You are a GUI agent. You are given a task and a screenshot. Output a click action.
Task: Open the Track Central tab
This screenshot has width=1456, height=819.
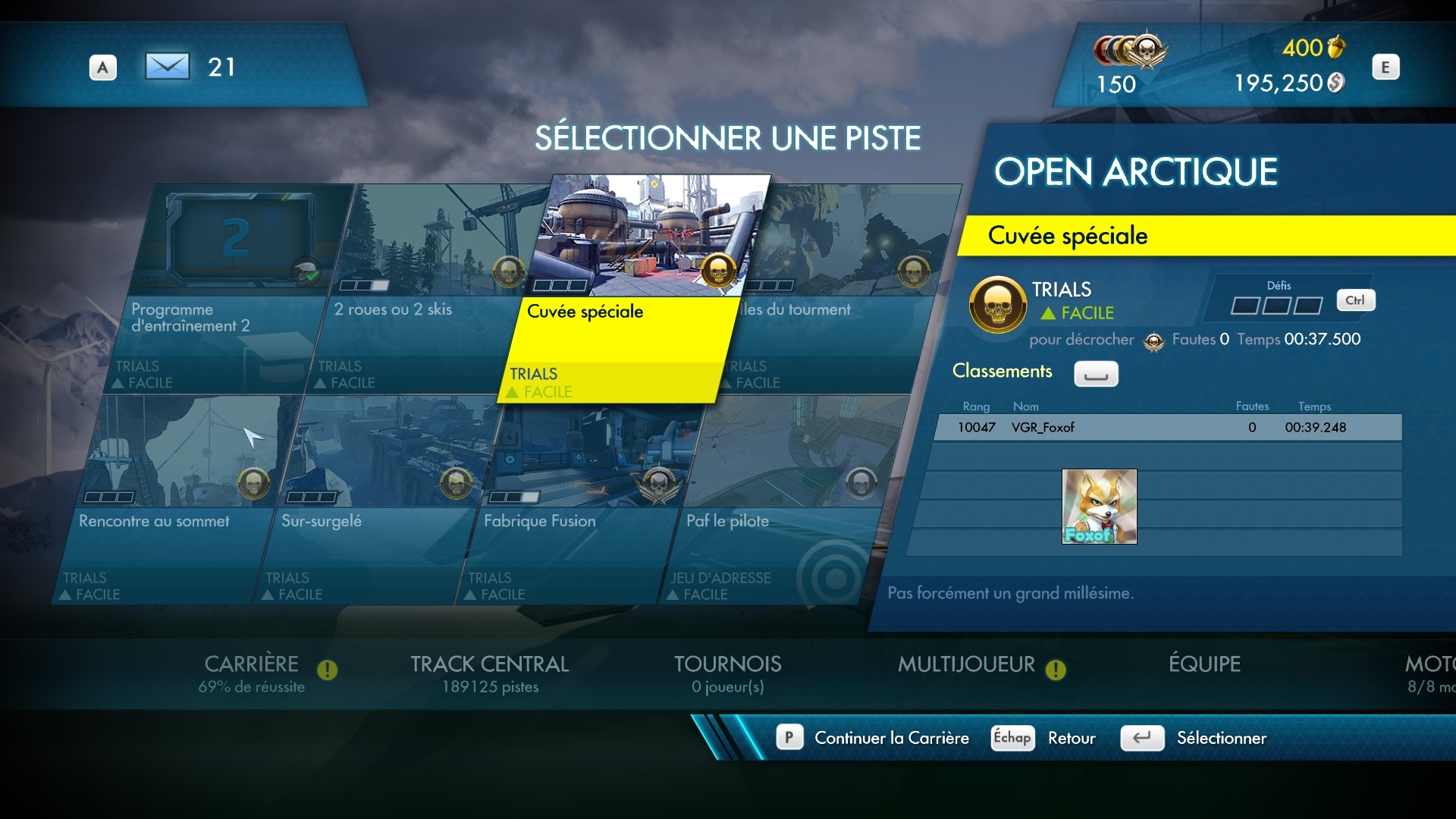pyautogui.click(x=490, y=673)
